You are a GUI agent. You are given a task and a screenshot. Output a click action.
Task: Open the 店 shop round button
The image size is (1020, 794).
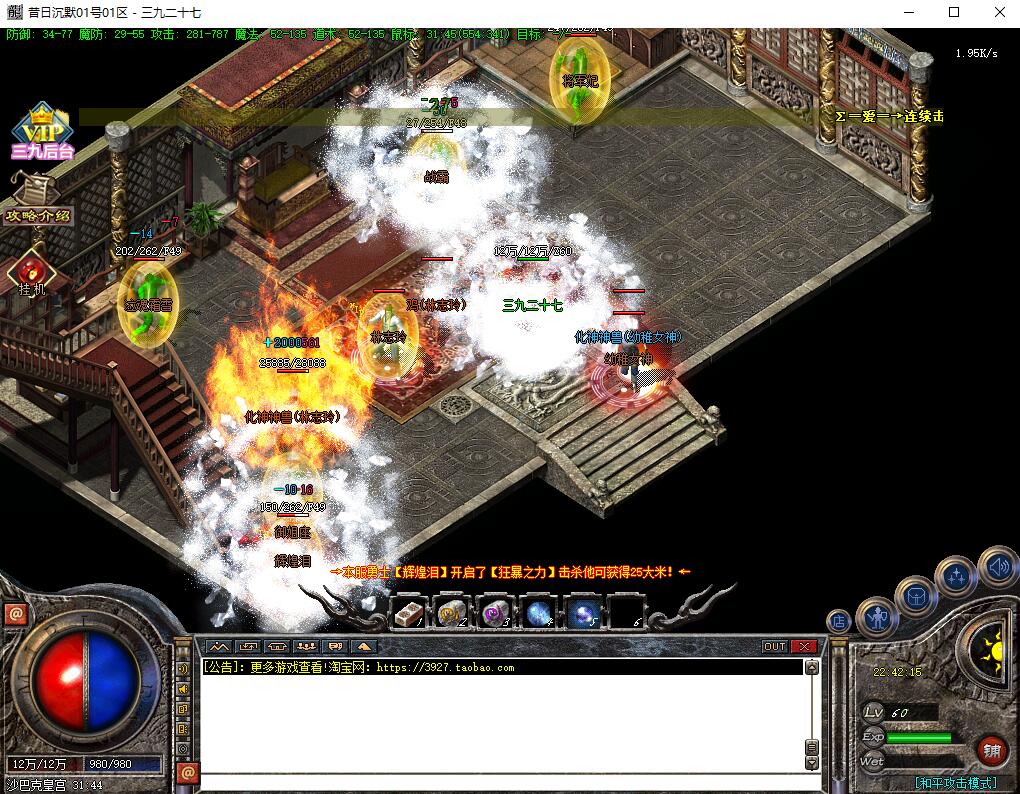point(839,621)
